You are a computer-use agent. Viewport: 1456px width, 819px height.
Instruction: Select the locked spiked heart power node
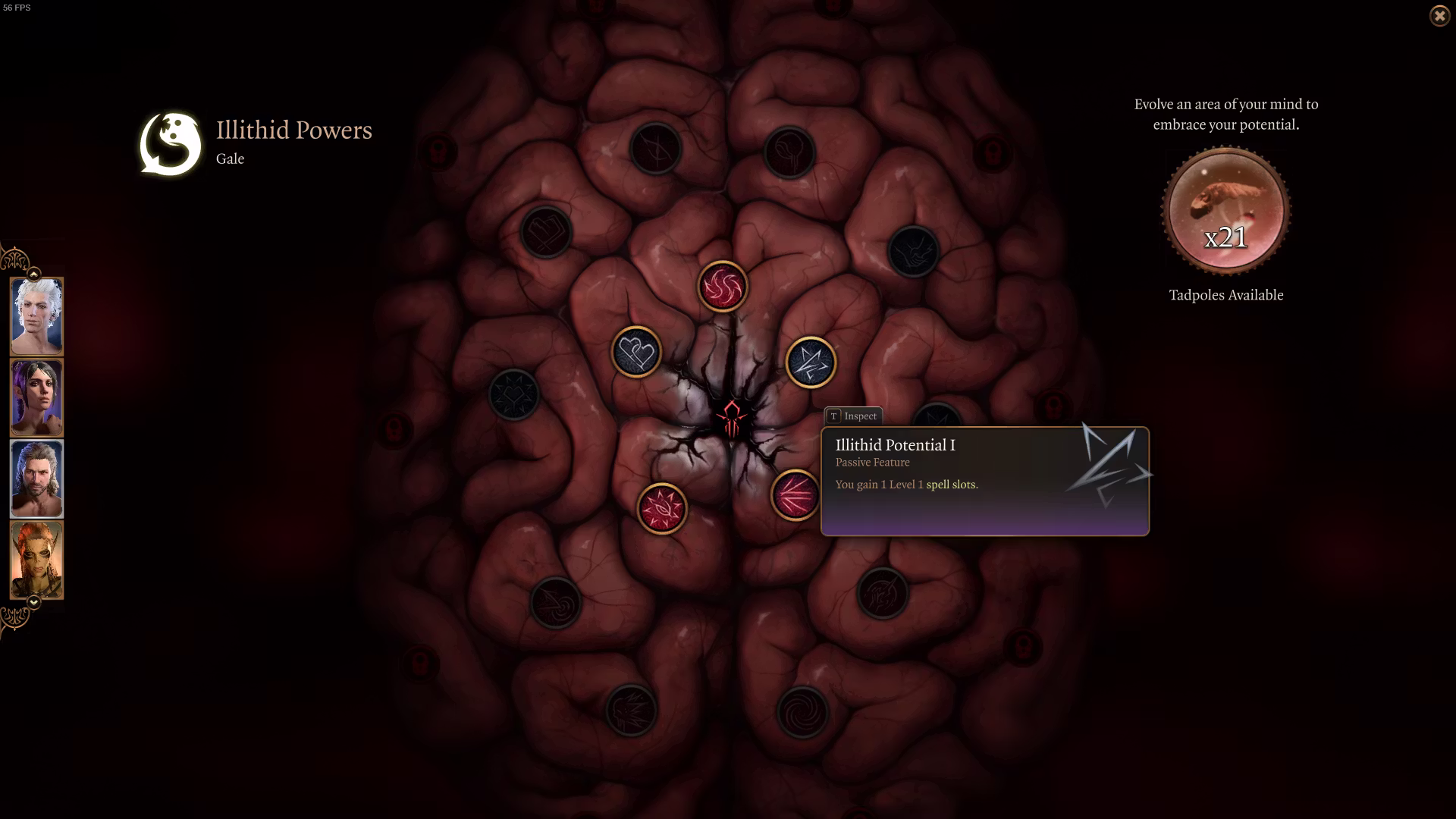(x=514, y=394)
